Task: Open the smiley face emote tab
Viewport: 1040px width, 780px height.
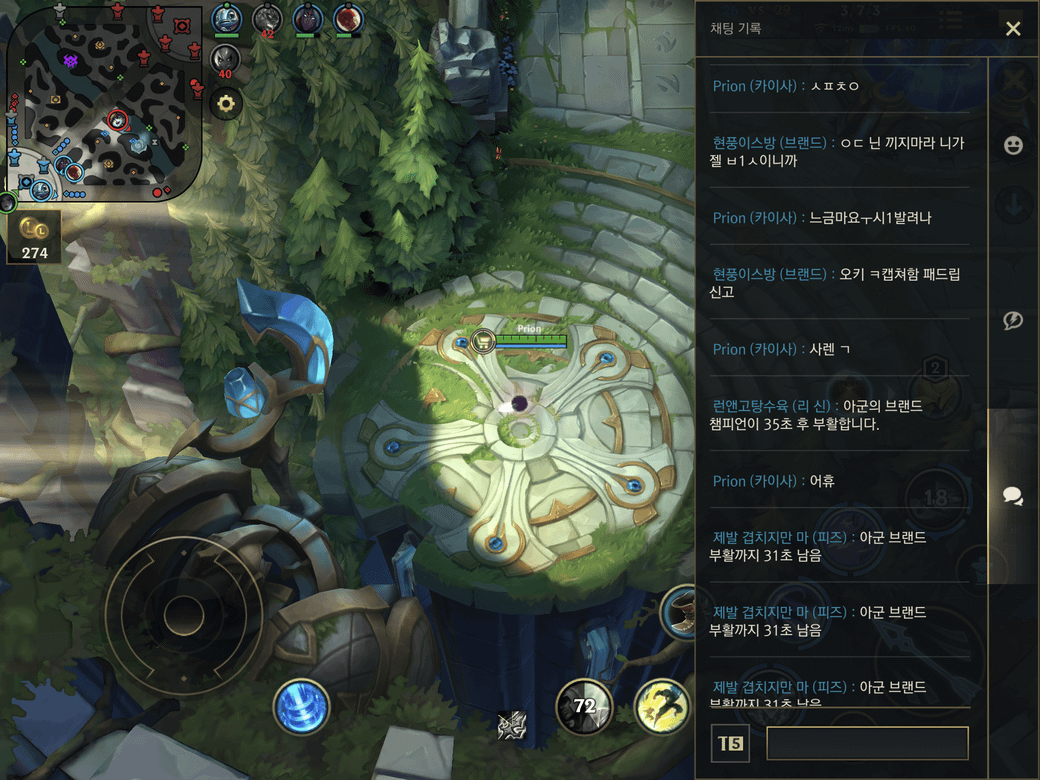Action: [x=1013, y=146]
